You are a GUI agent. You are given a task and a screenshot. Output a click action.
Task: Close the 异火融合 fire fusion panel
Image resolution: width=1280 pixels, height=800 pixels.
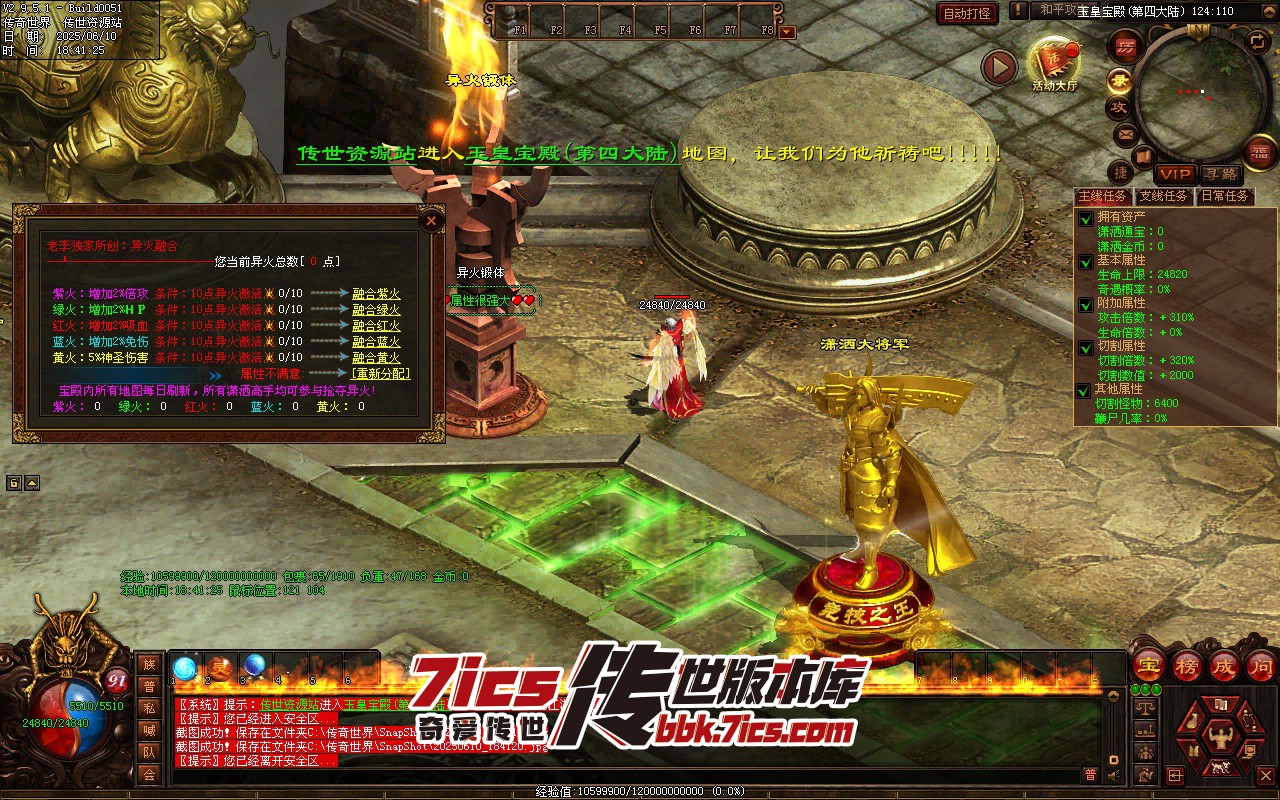431,220
